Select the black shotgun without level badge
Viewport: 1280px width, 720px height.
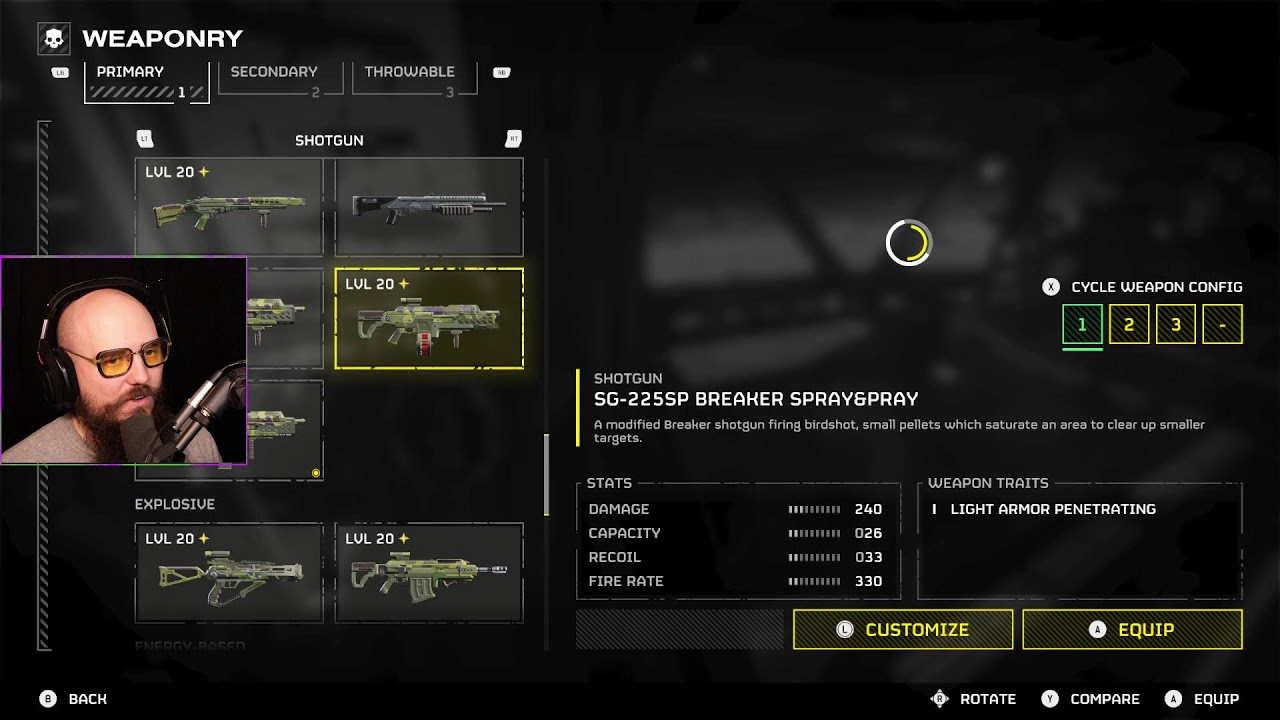coord(429,207)
